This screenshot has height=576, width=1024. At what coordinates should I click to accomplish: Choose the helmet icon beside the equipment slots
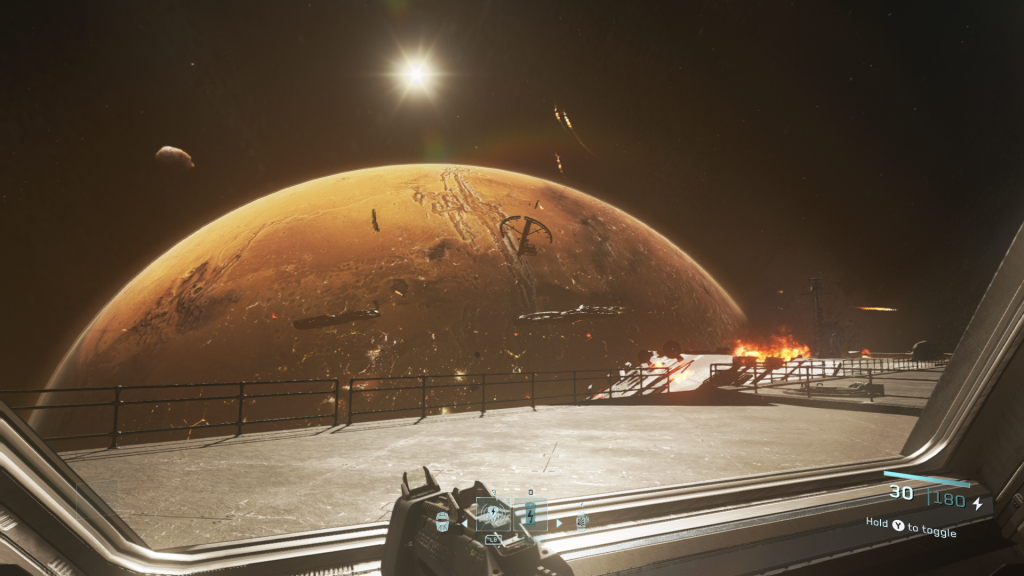coord(442,521)
